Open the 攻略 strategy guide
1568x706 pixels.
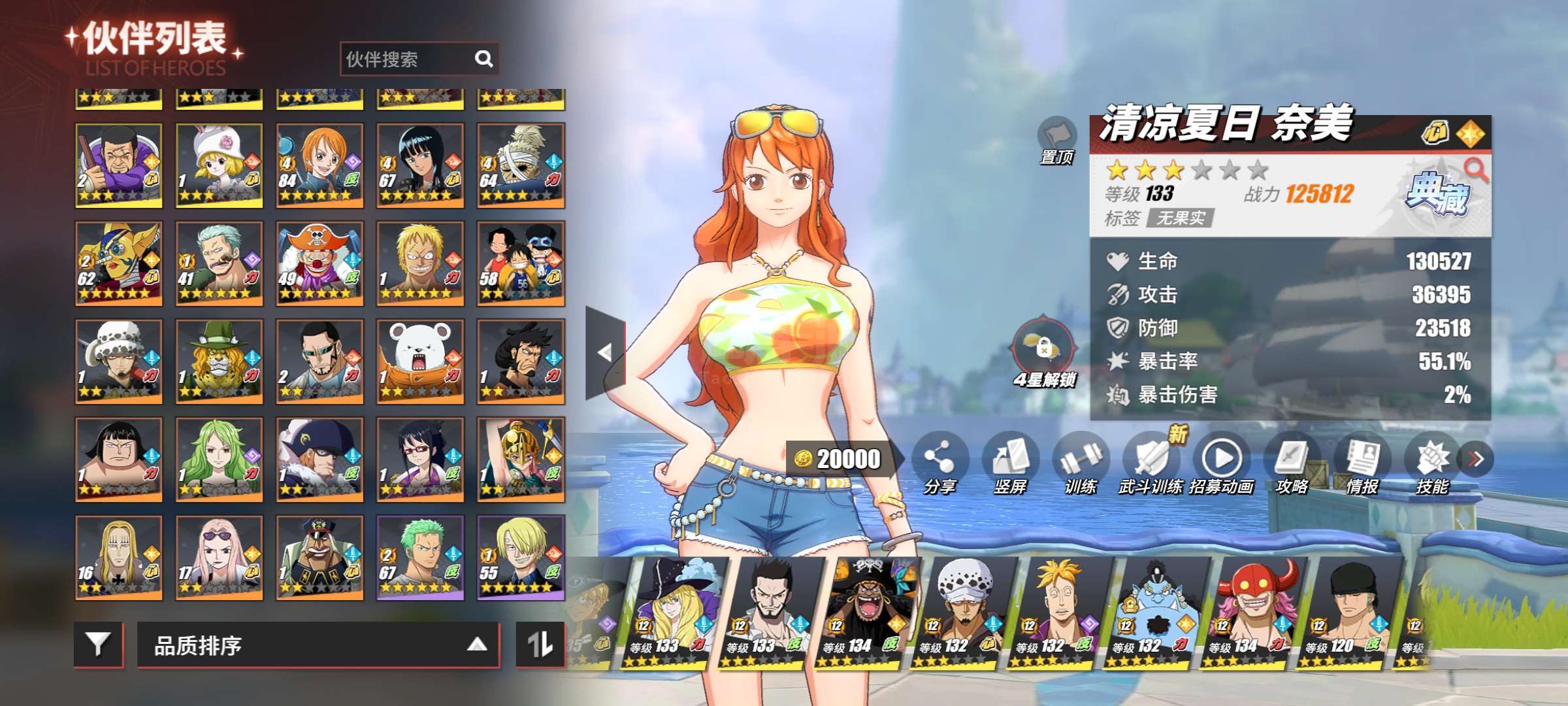tap(1292, 461)
